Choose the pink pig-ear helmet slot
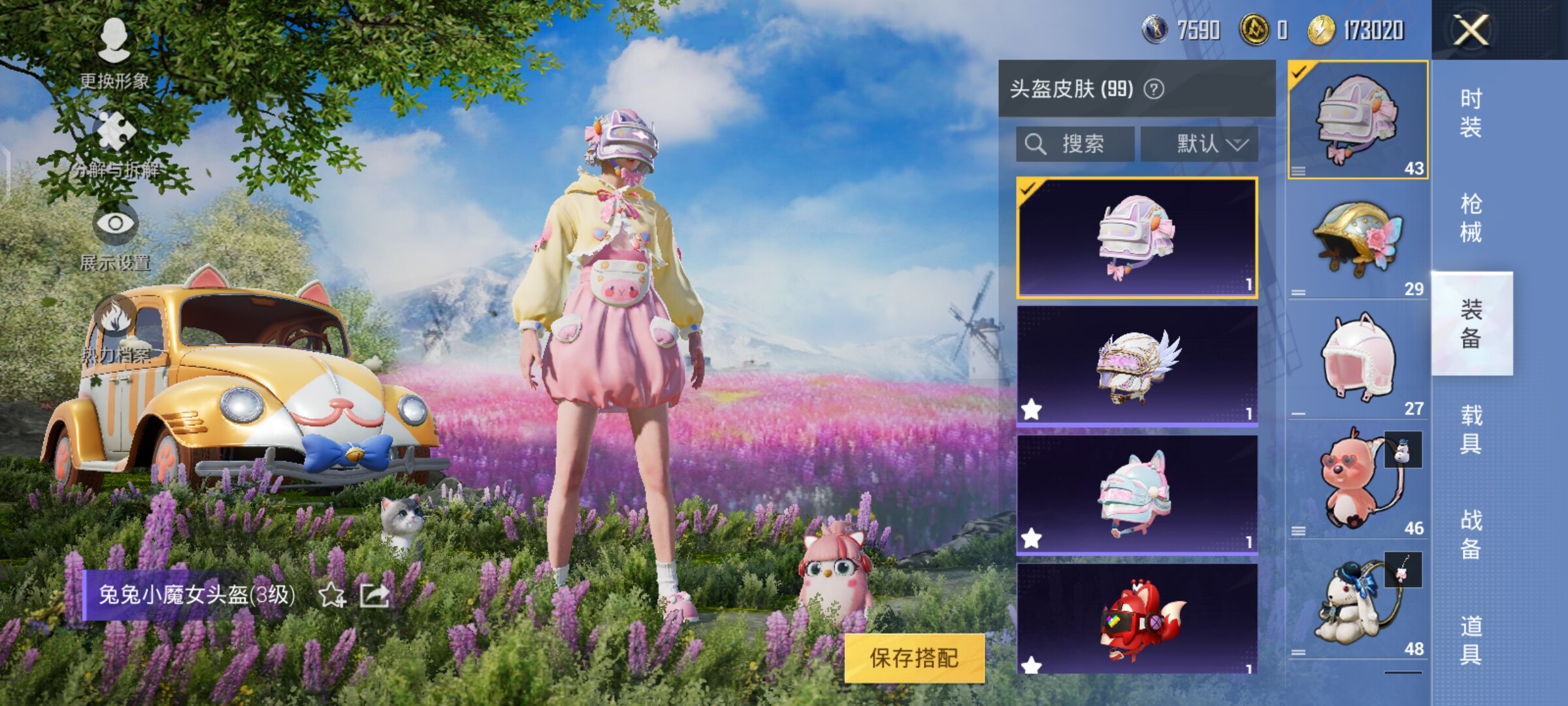This screenshot has width=1568, height=706. (x=1358, y=360)
